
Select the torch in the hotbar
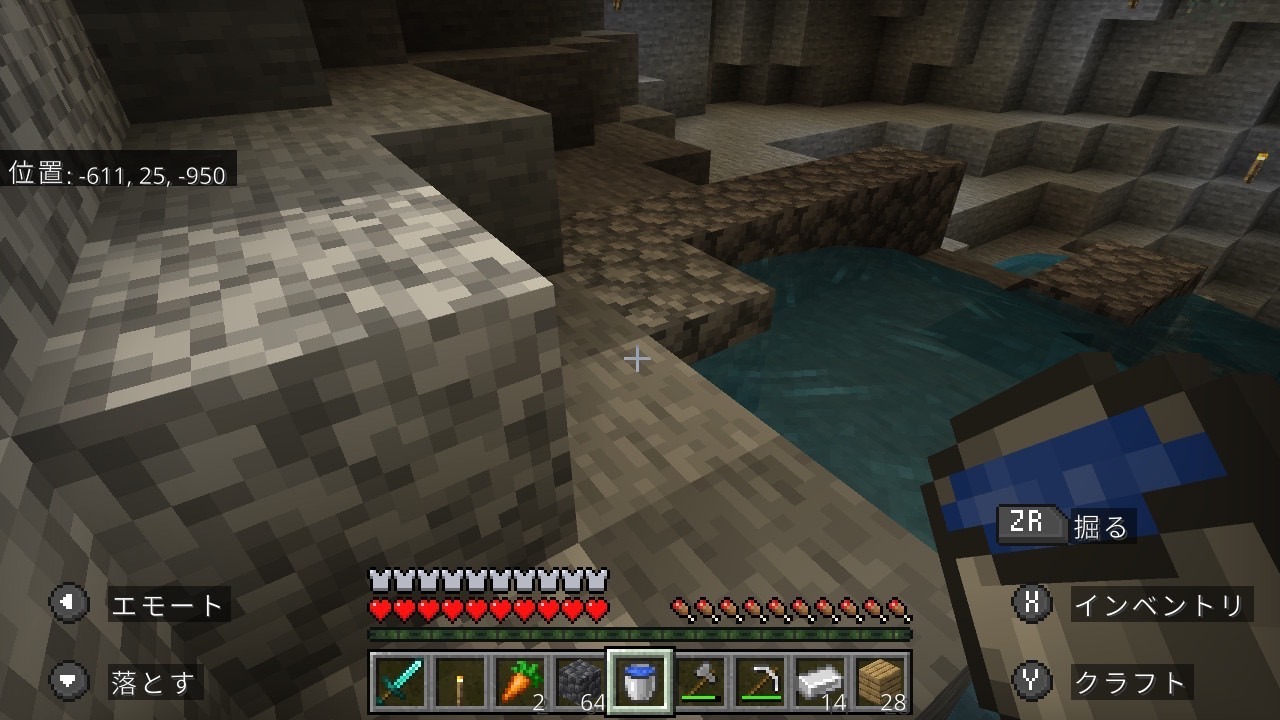tap(461, 682)
